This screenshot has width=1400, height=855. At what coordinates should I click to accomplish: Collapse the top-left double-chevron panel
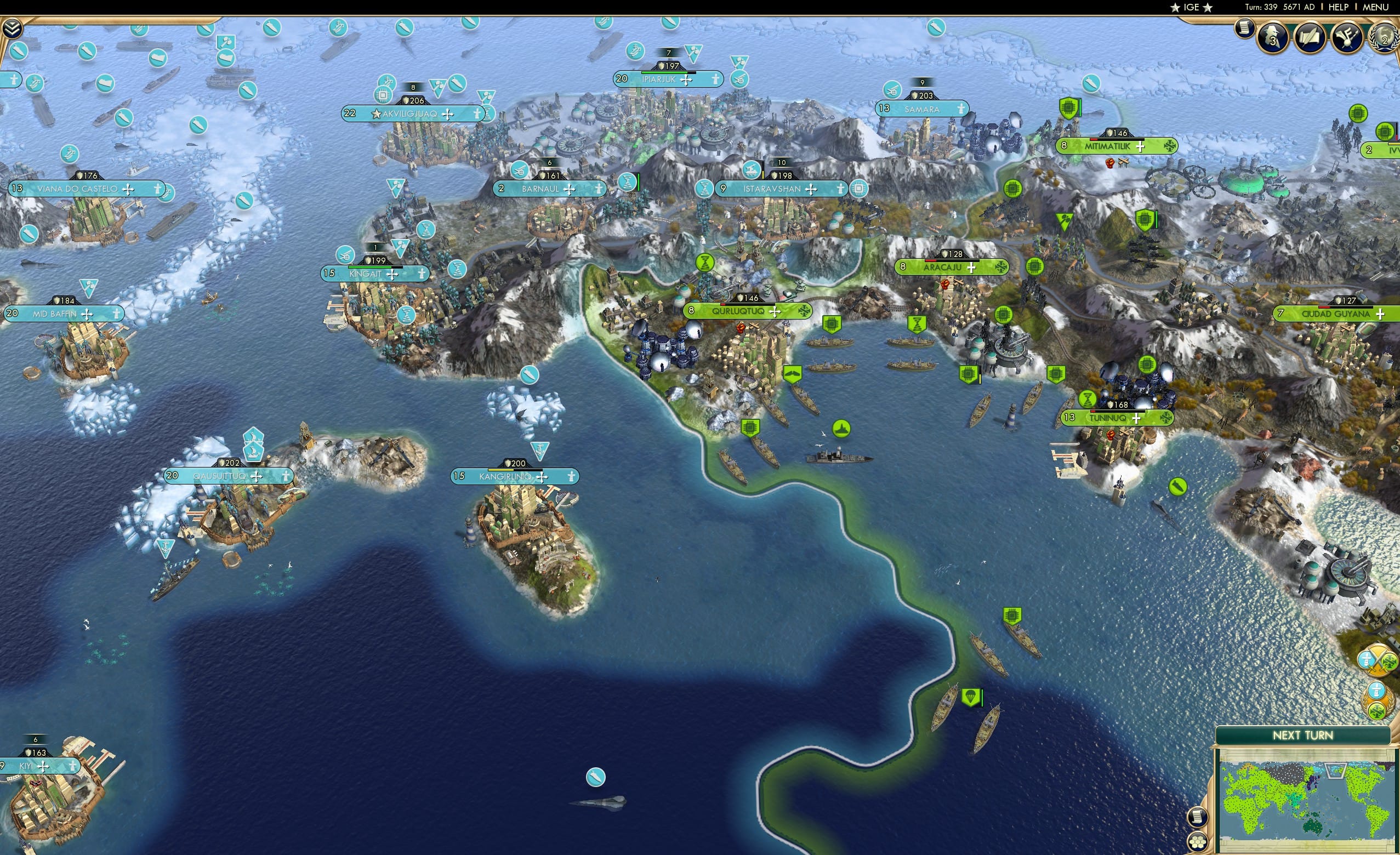13,29
